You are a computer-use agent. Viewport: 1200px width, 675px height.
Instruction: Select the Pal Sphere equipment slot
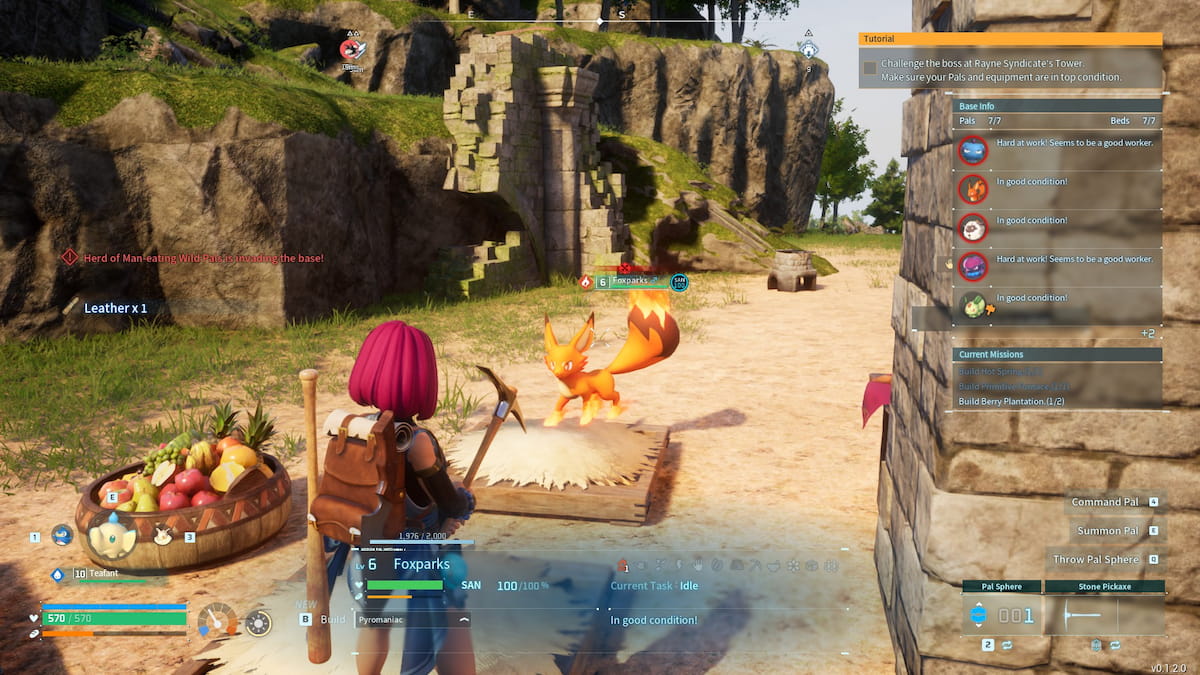click(x=1003, y=614)
